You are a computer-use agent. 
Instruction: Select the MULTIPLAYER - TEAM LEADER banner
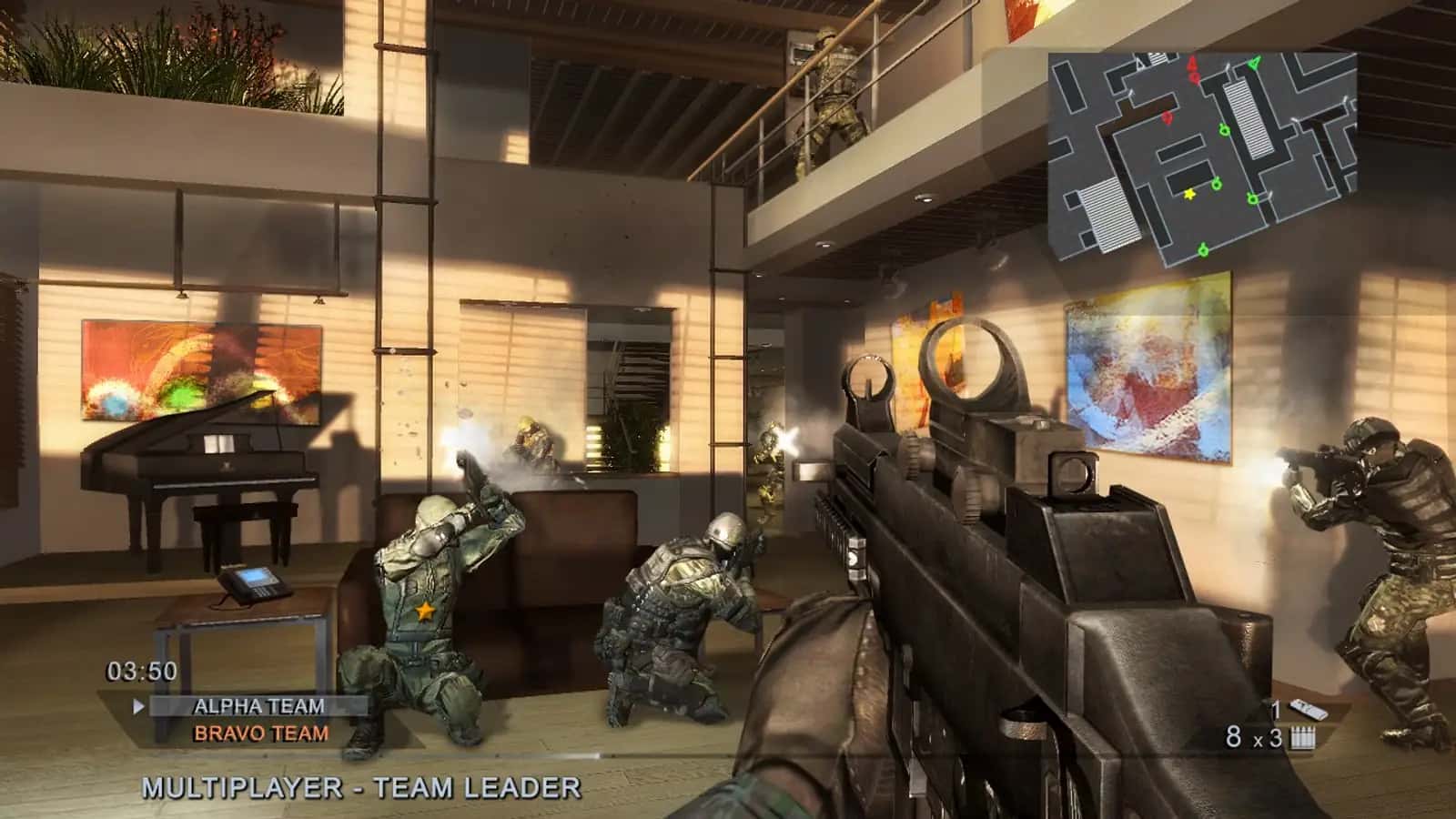[x=361, y=784]
